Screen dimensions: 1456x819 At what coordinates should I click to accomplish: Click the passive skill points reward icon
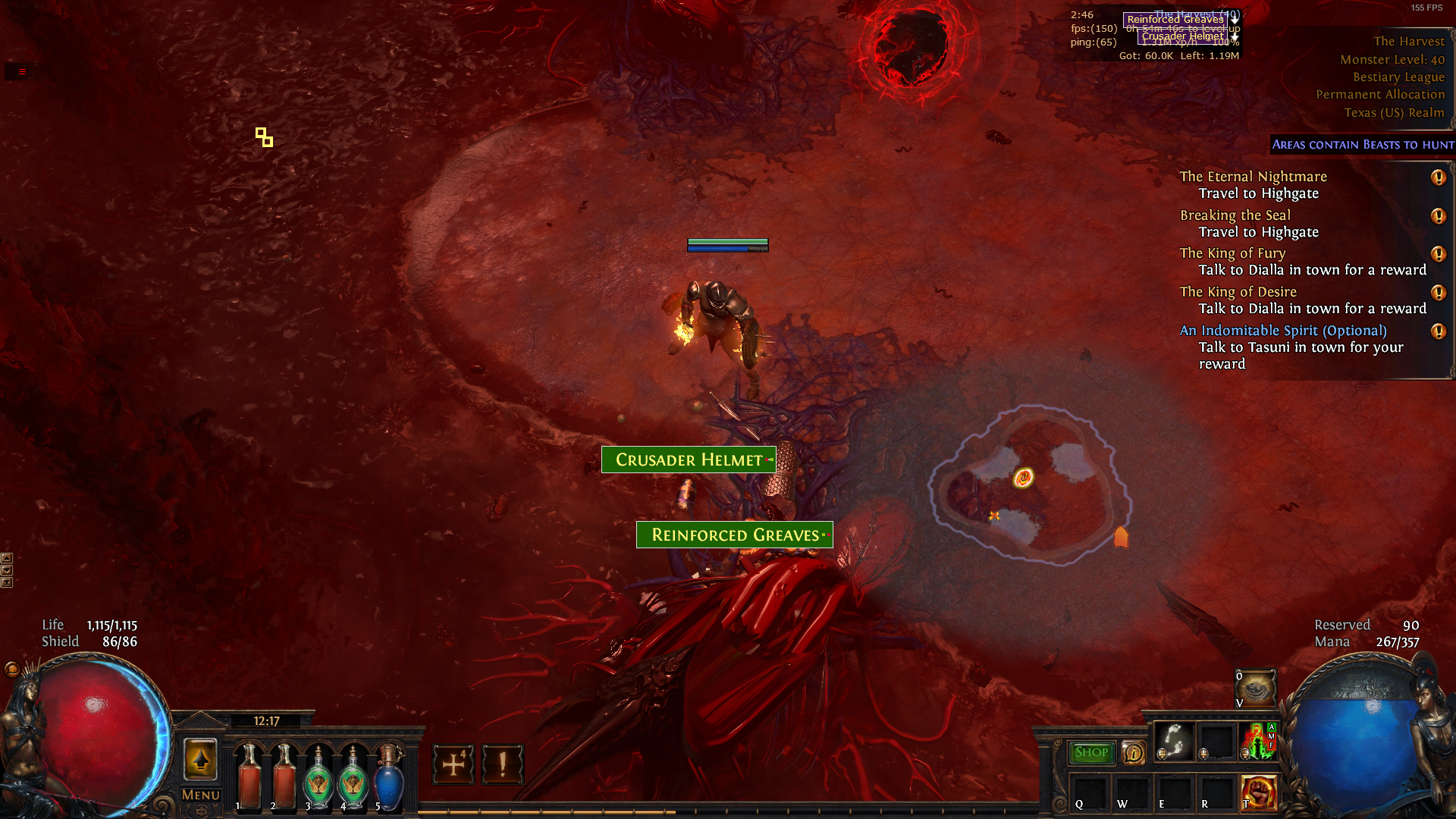click(453, 764)
